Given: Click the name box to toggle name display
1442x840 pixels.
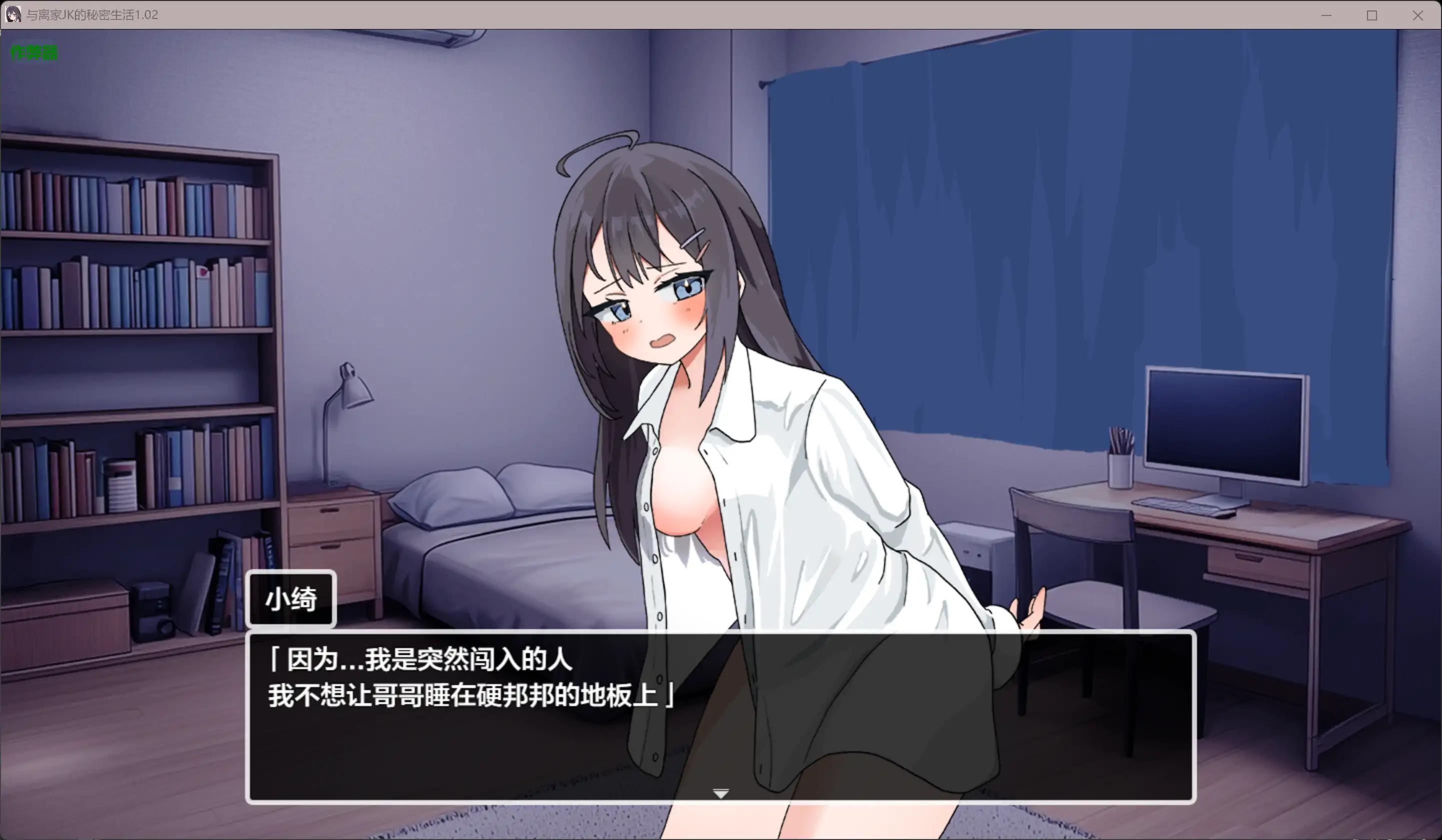Looking at the screenshot, I should (290, 599).
